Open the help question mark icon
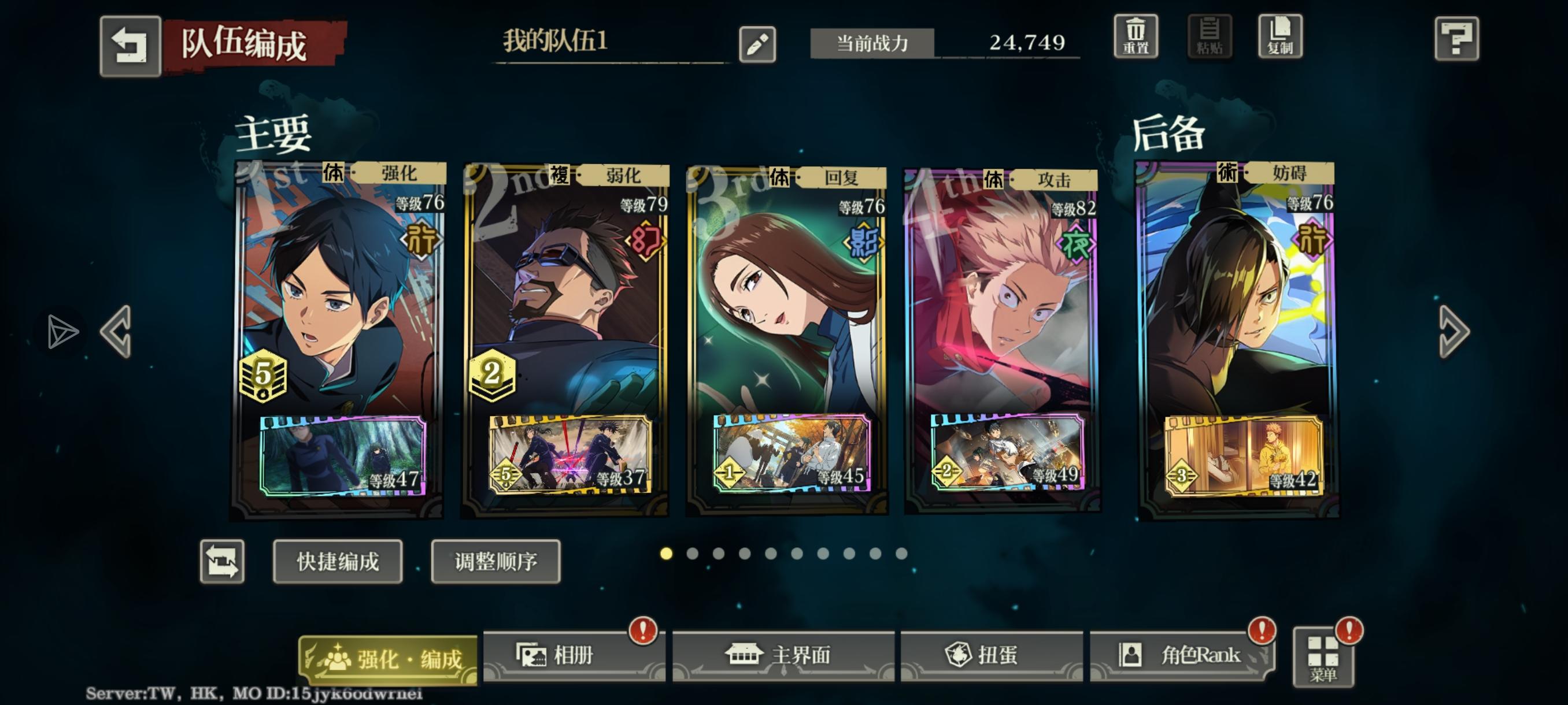This screenshot has height=705, width=1568. pyautogui.click(x=1457, y=38)
